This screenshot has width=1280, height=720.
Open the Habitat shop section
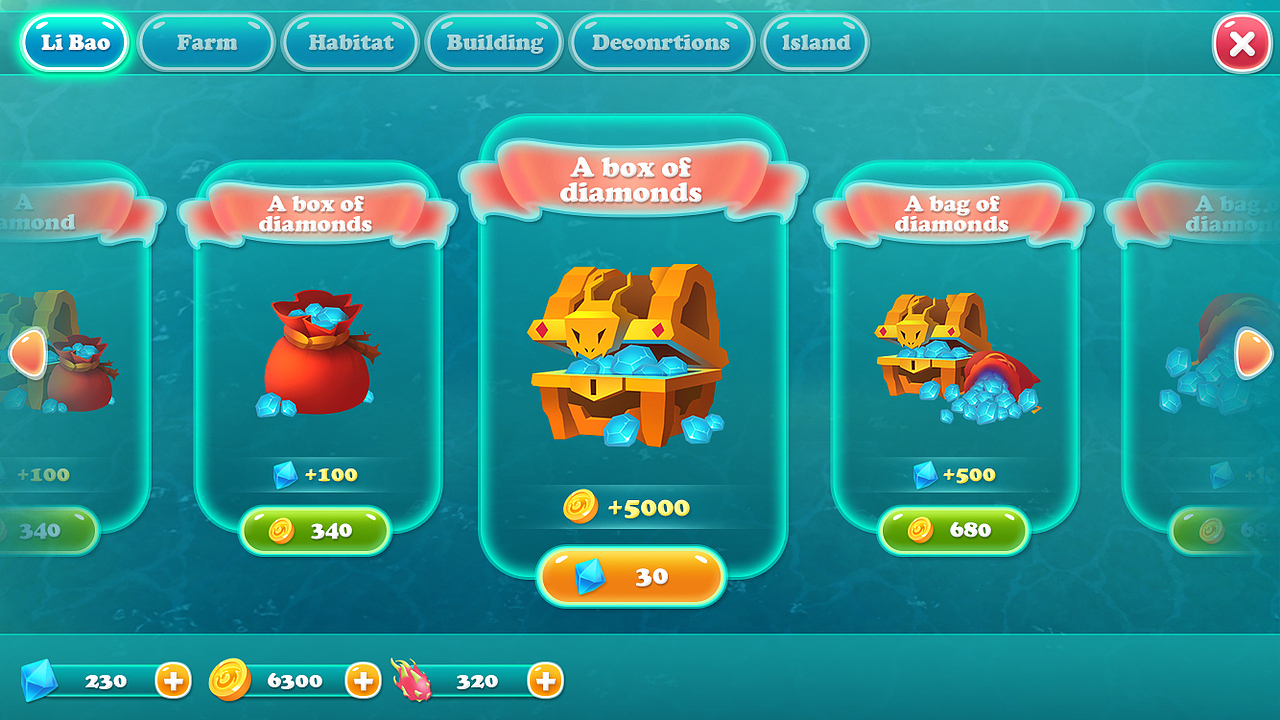(349, 42)
